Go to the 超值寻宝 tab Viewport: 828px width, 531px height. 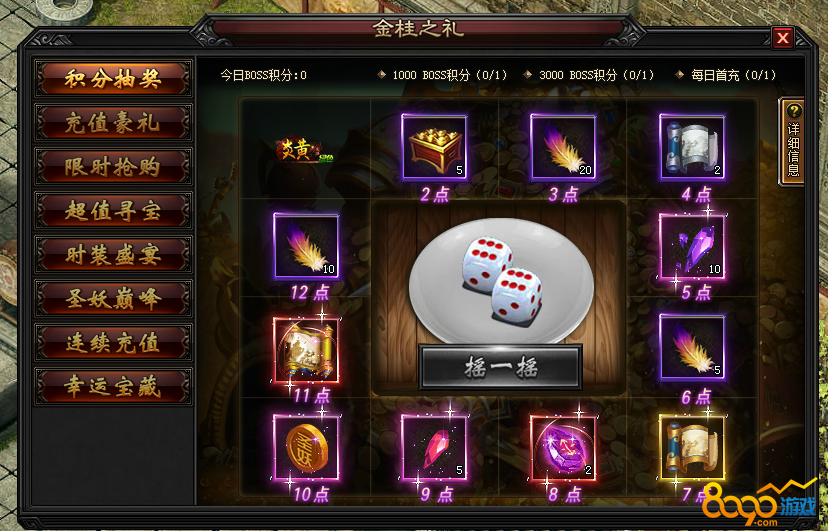pyautogui.click(x=112, y=210)
